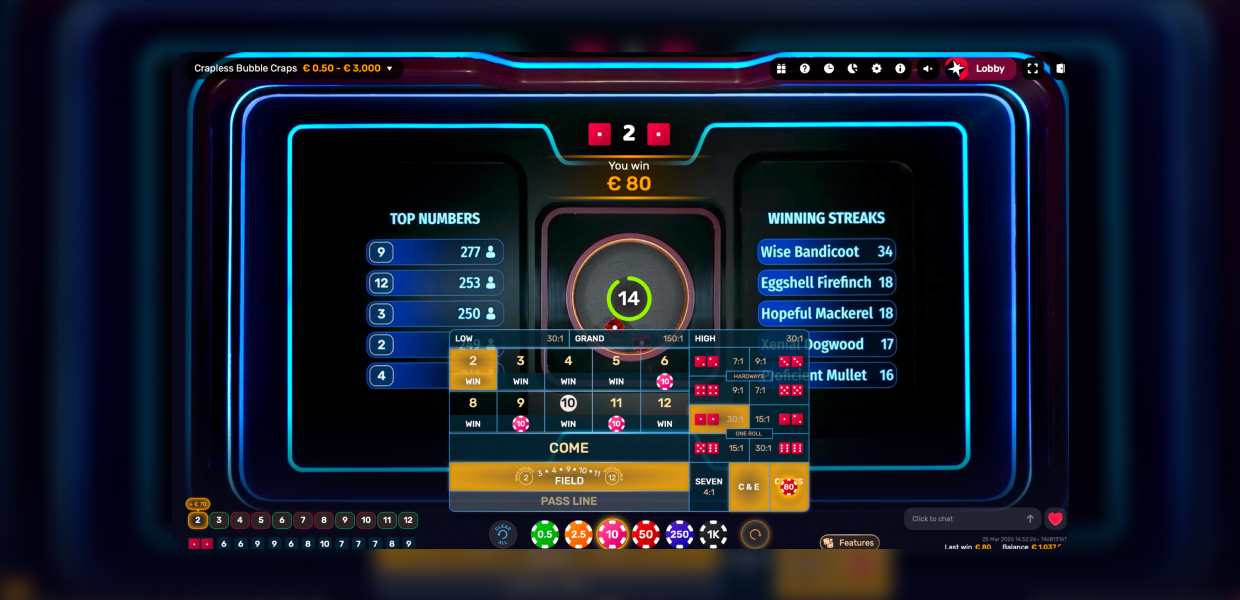This screenshot has height=600, width=1240.
Task: Open the settings gear icon
Action: tap(876, 69)
